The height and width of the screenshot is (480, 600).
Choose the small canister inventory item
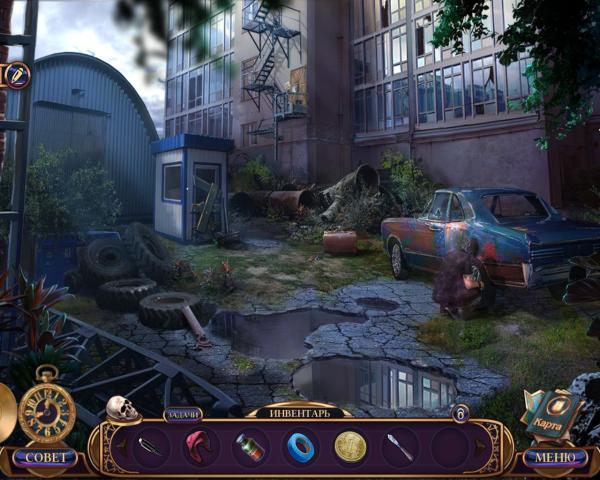pos(250,446)
